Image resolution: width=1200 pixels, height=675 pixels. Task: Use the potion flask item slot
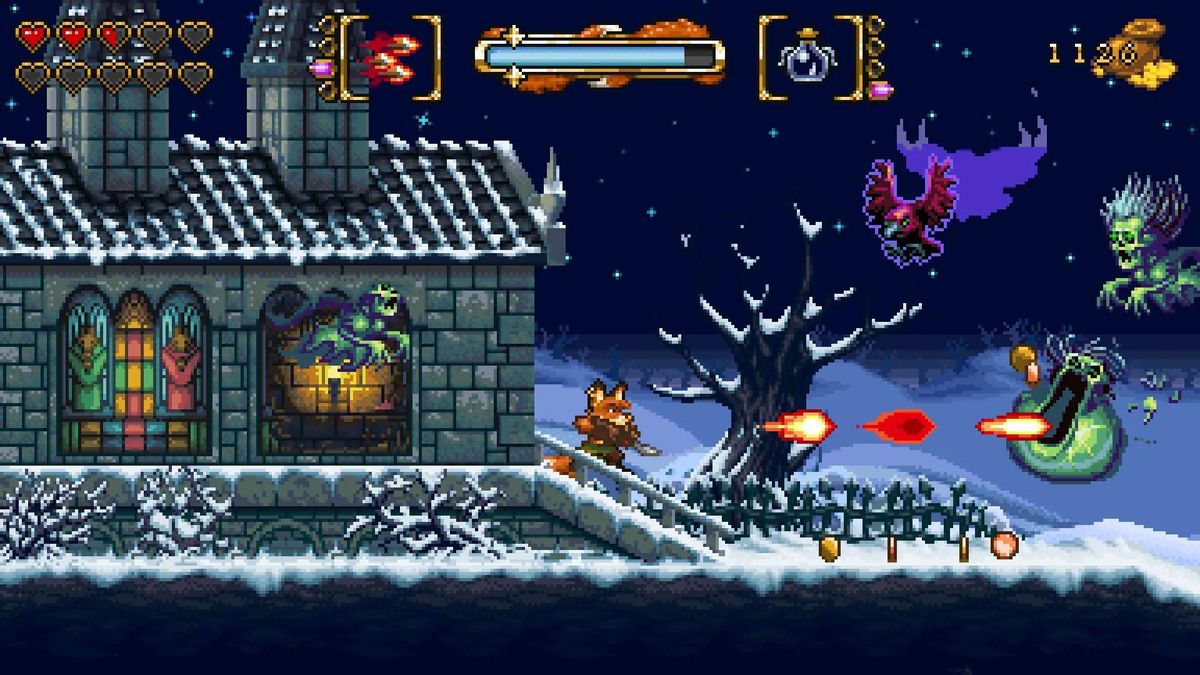[809, 57]
